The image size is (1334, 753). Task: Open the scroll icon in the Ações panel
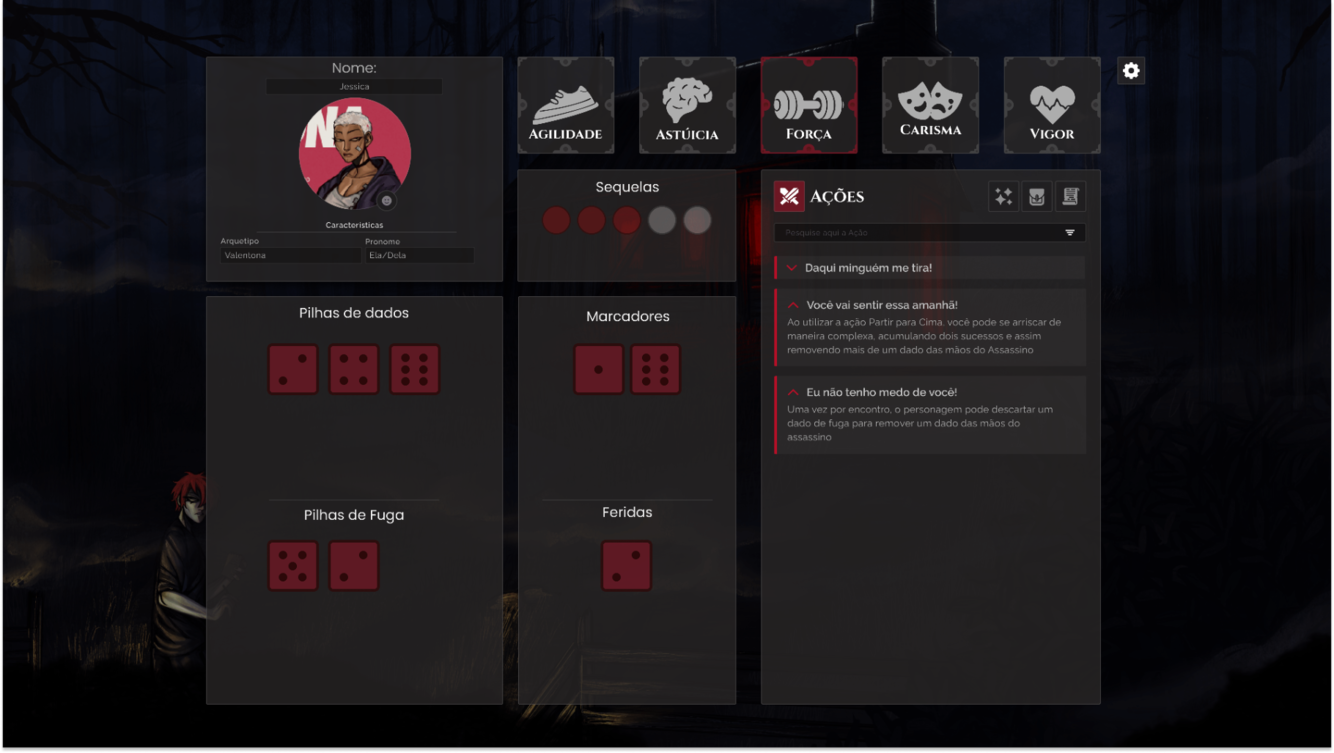point(1070,196)
